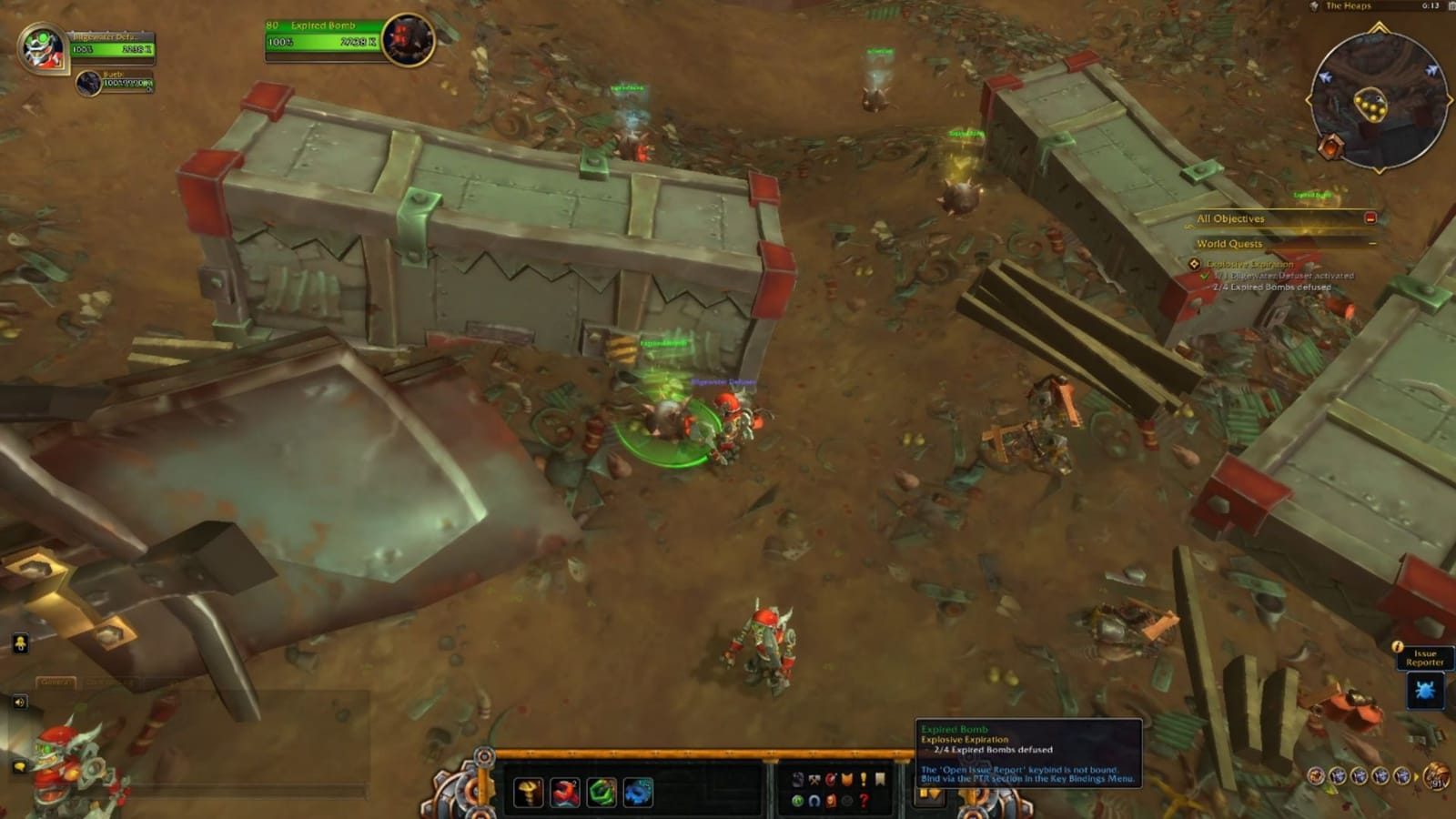Collapse the All Objectives tracker
This screenshot has height=819, width=1456.
[1371, 218]
